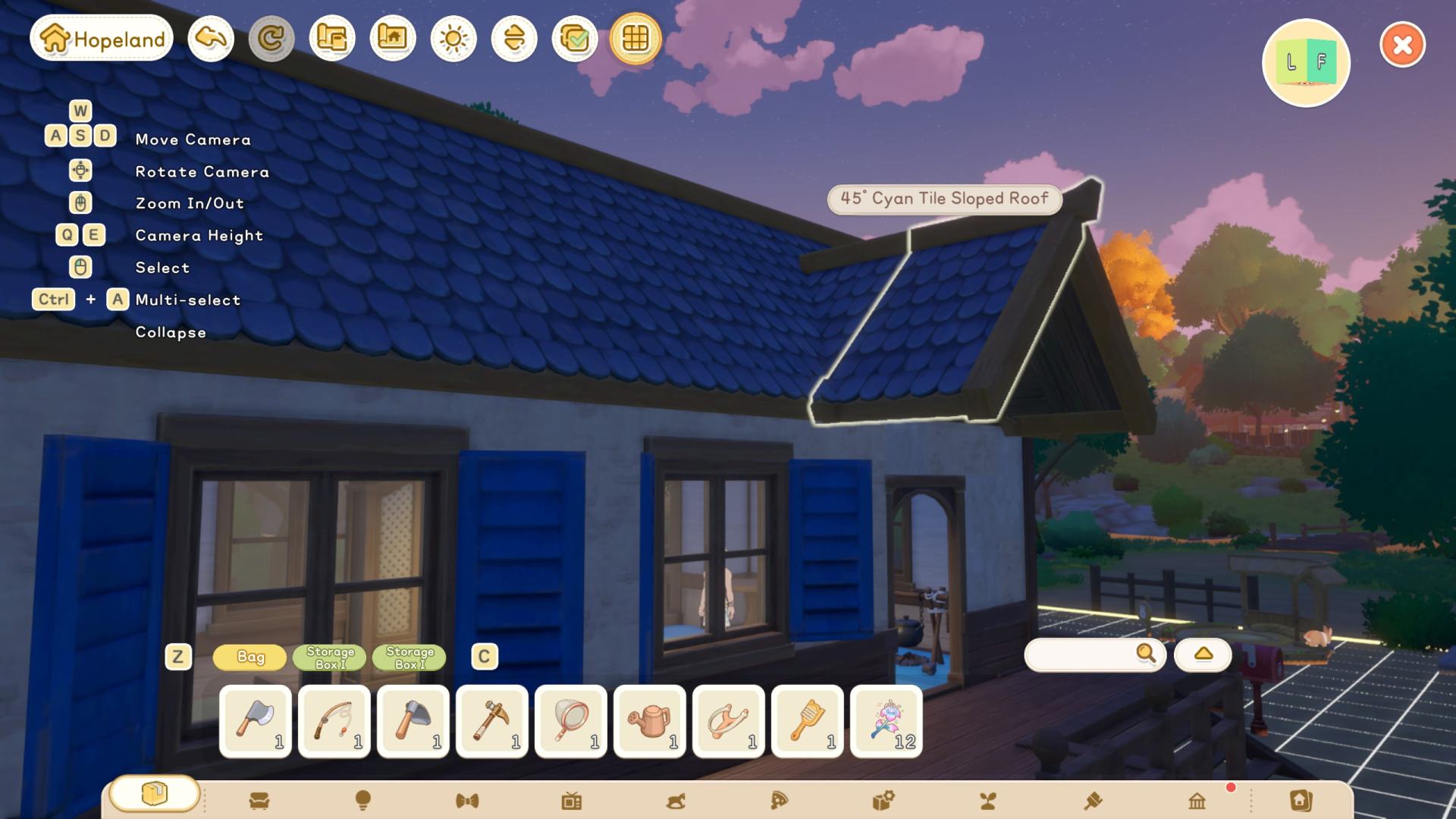Select the pickaxe slot
This screenshot has height=819, width=1456.
click(492, 721)
